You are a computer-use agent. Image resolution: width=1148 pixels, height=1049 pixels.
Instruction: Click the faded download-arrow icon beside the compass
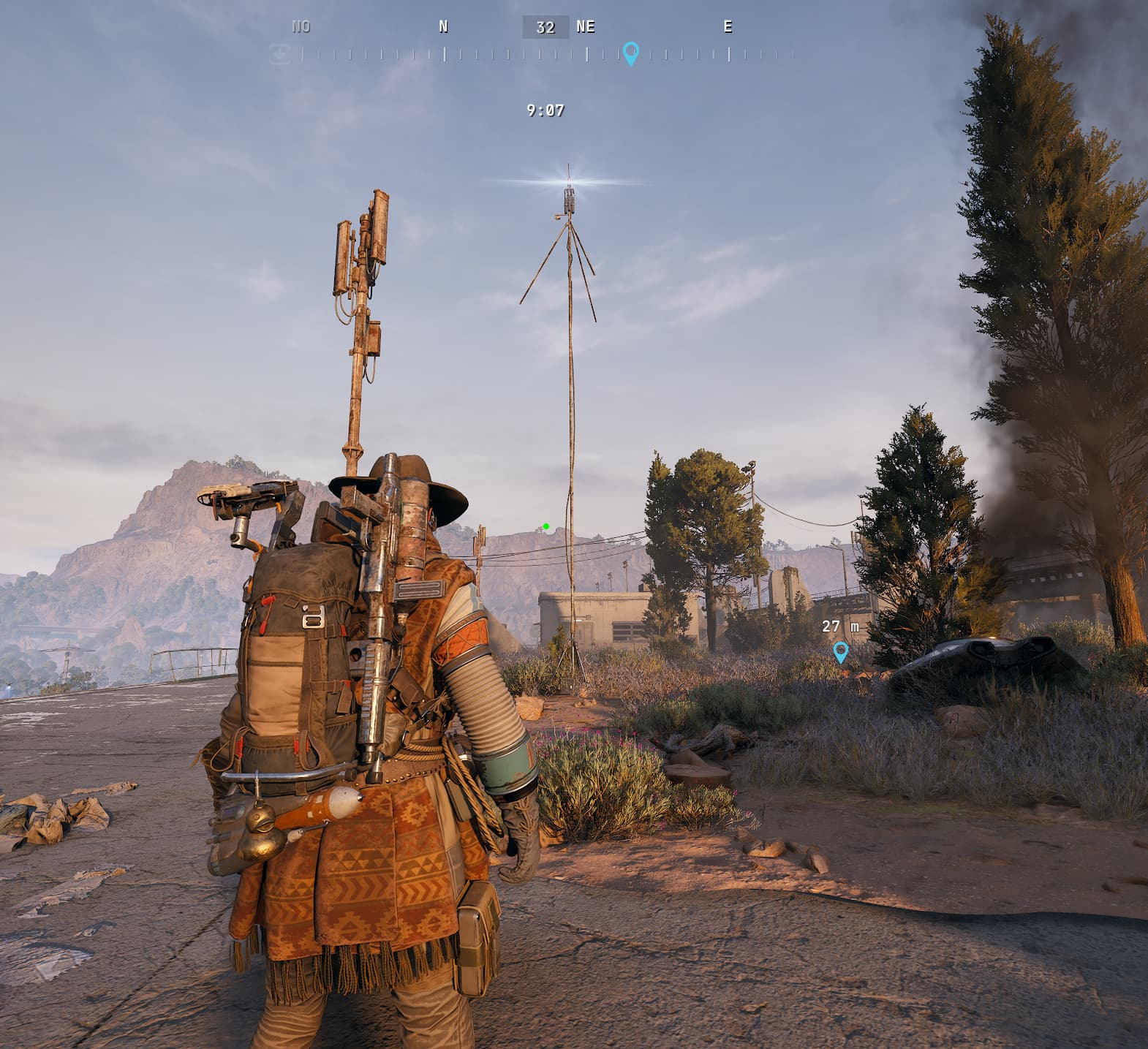coord(280,53)
